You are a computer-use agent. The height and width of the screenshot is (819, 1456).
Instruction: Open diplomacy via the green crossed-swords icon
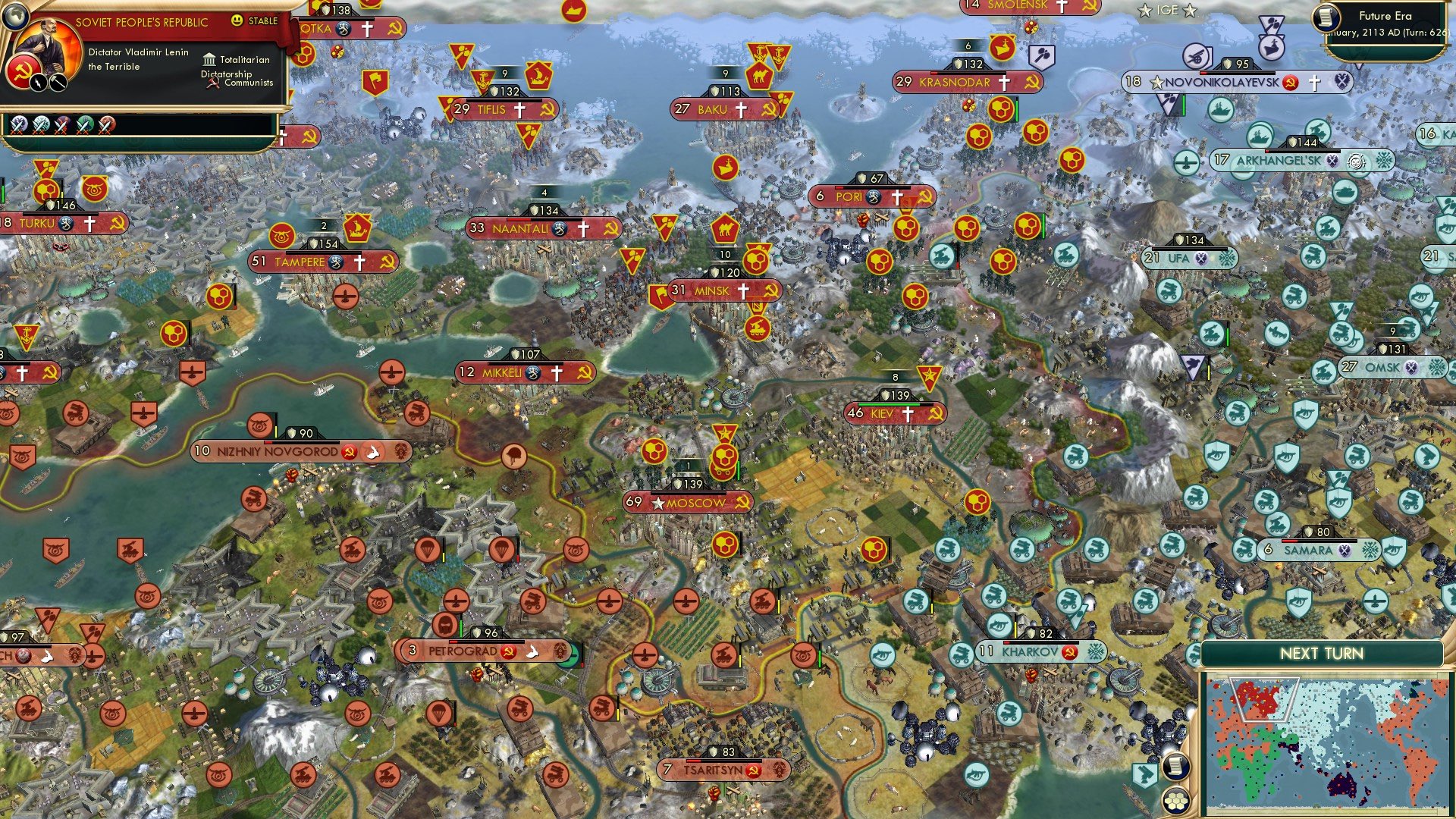pos(85,126)
